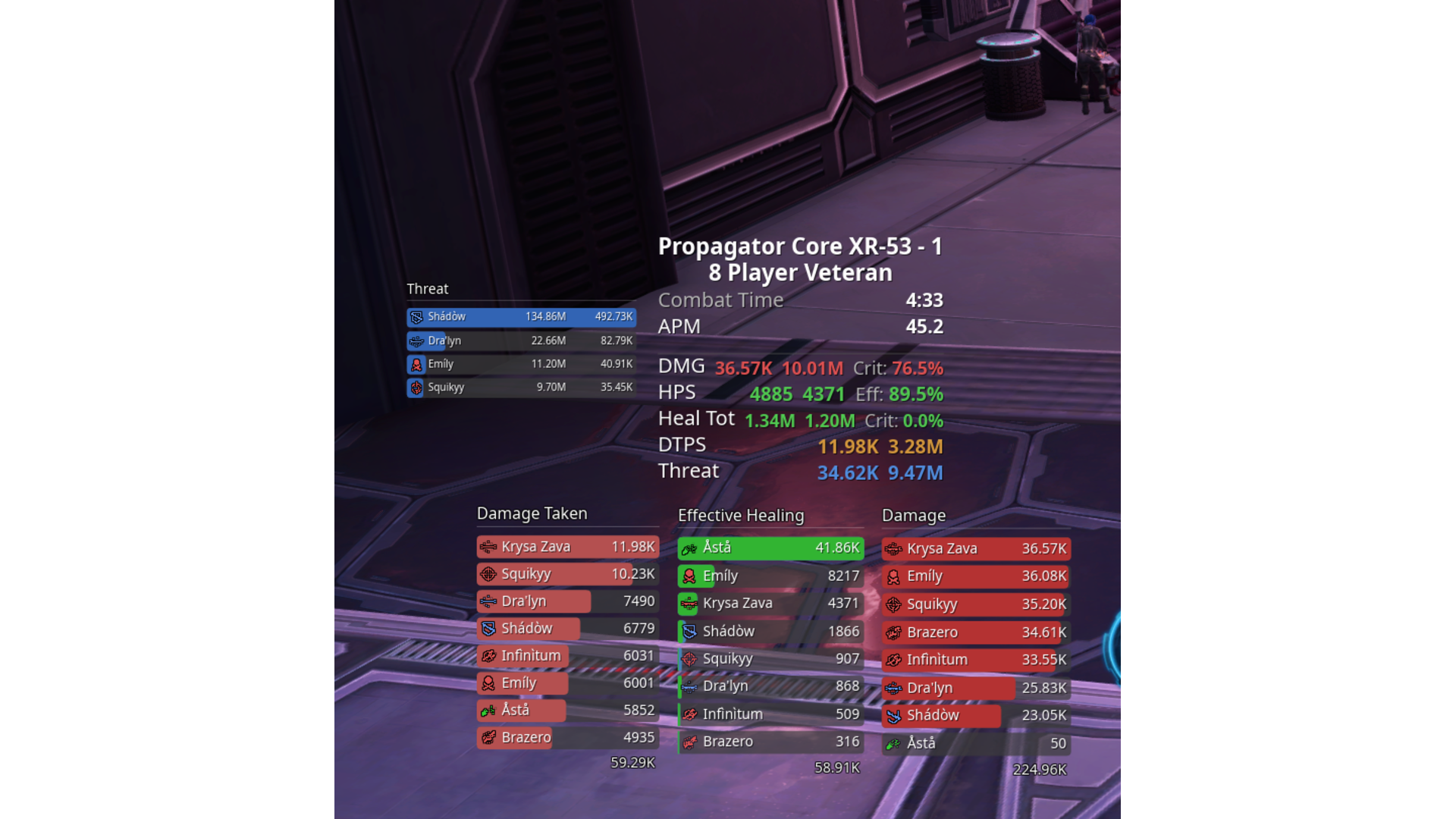Click Squikyy's targeting-reticle icon in Threat list
The image size is (1456, 819).
(416, 388)
